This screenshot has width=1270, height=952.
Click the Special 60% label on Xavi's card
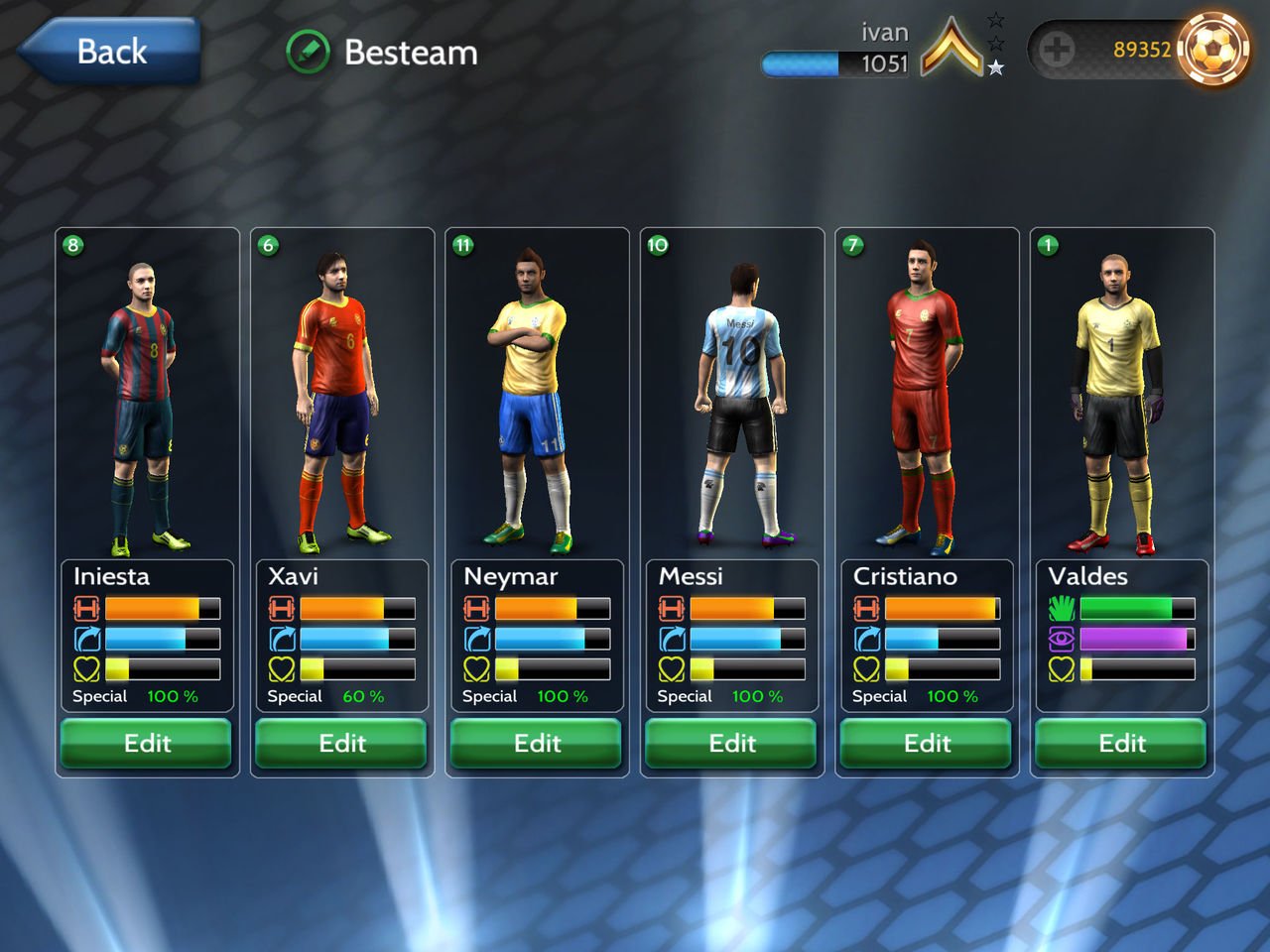tap(319, 696)
